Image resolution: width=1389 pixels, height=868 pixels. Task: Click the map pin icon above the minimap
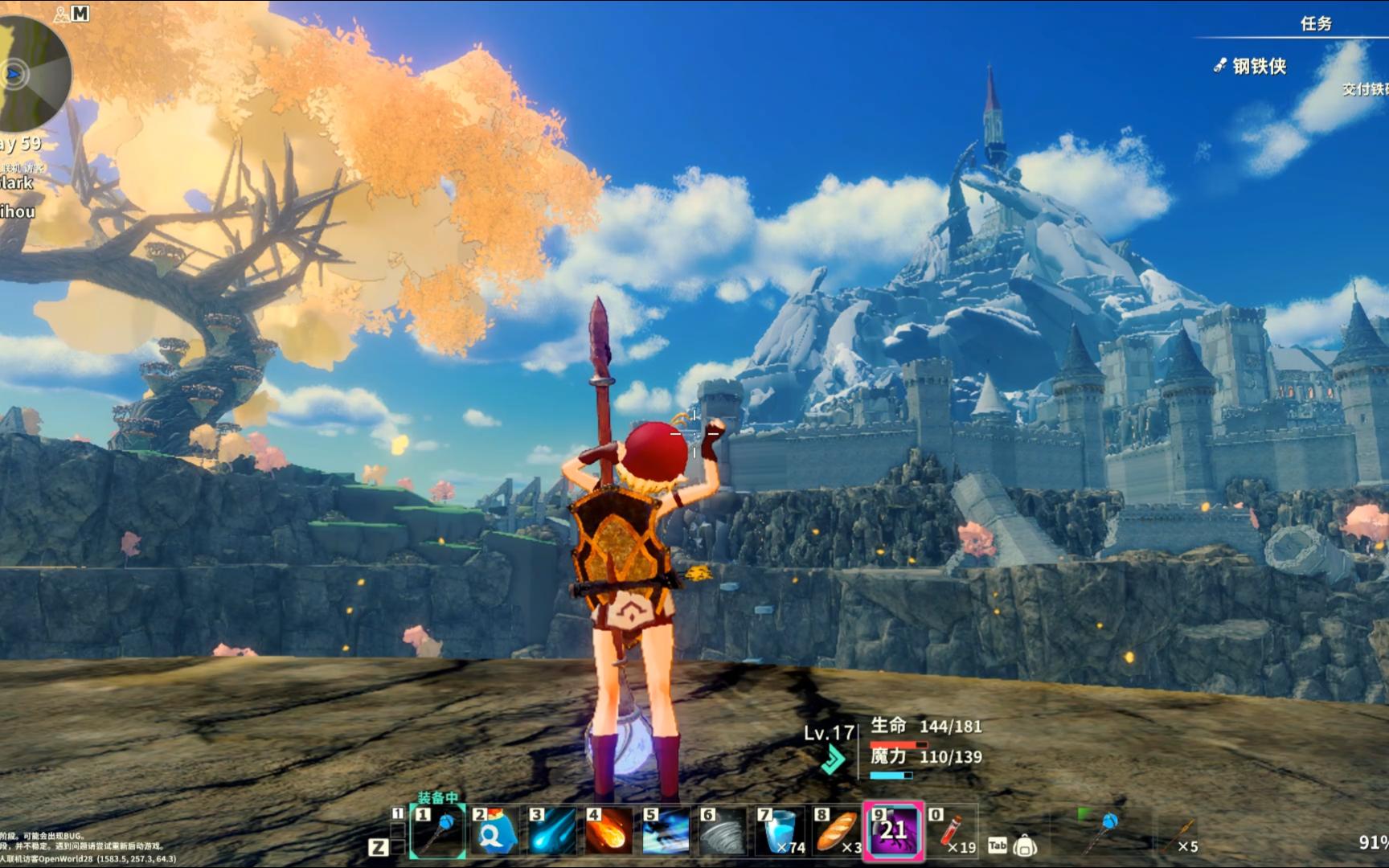pyautogui.click(x=62, y=14)
